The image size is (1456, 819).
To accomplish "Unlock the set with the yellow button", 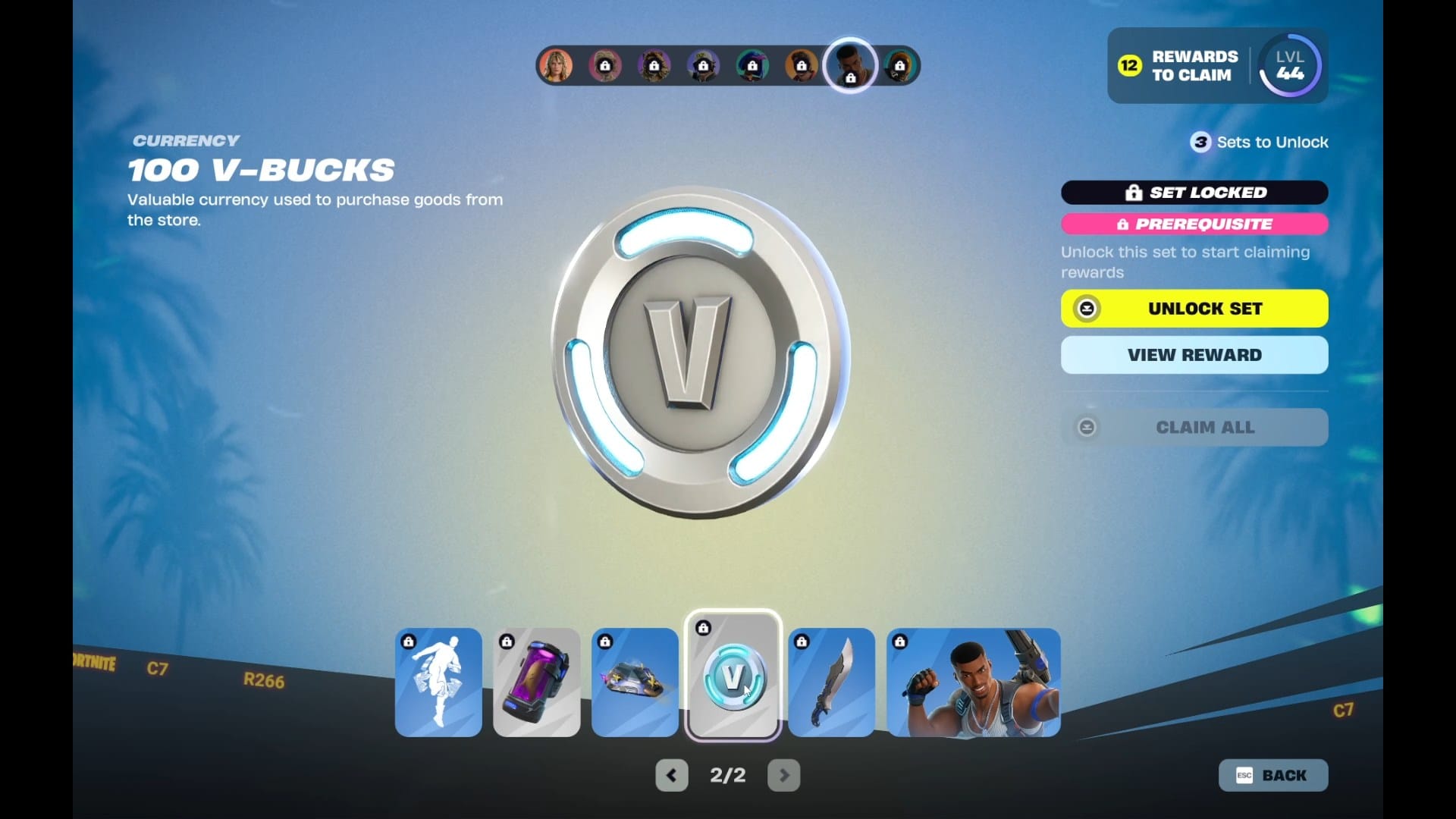I will click(1194, 309).
